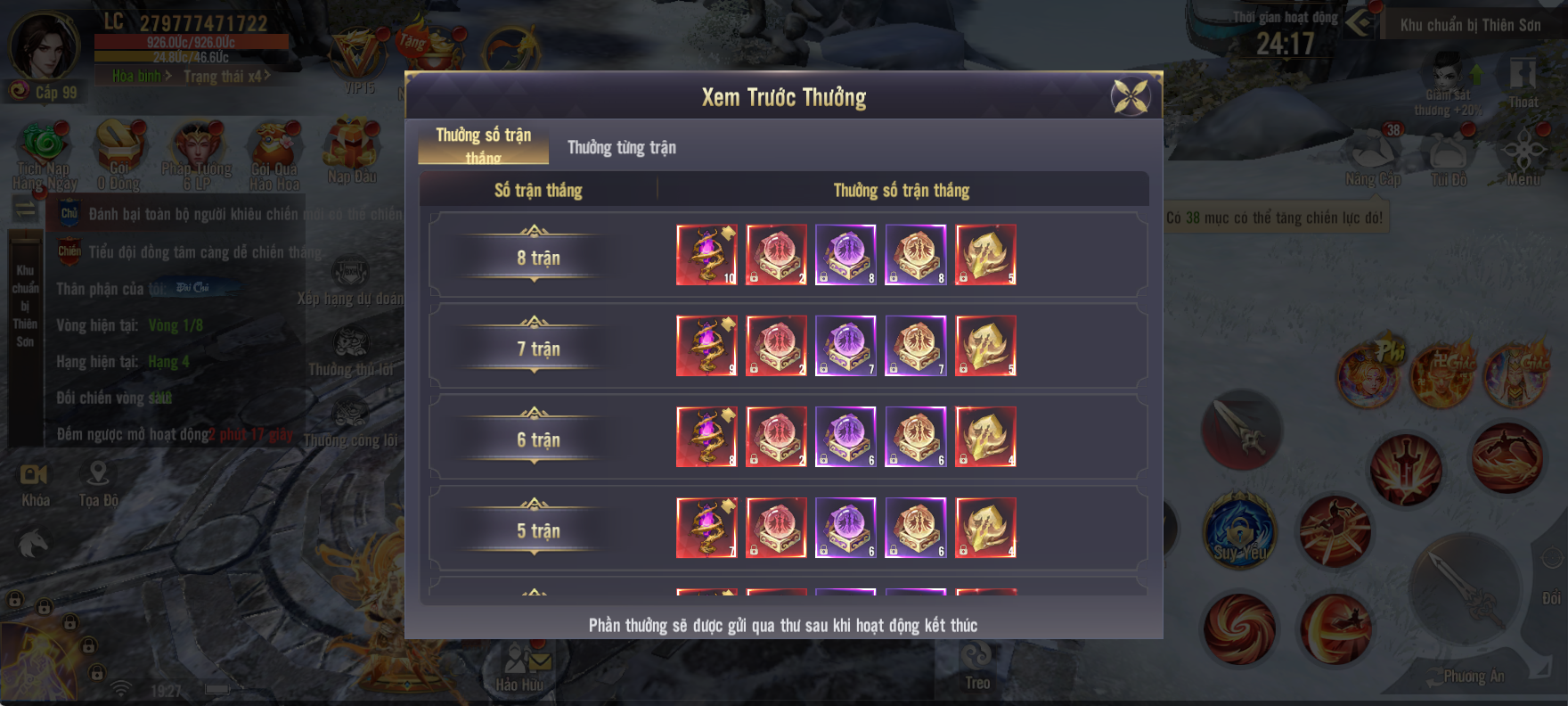View the purple orb chest reward for 6 trận
The width and height of the screenshot is (1568, 706).
point(845,437)
